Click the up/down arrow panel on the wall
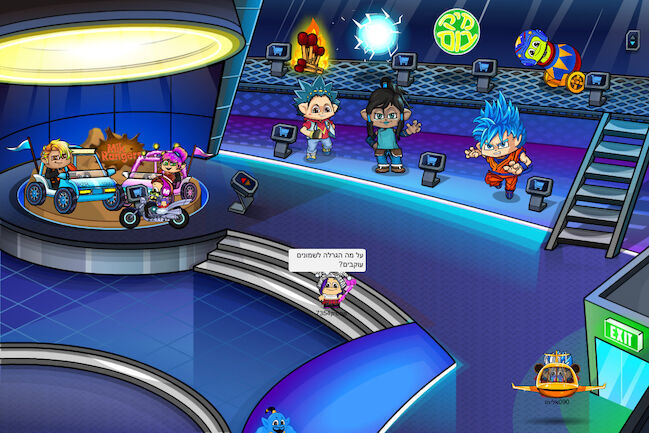 632,39
